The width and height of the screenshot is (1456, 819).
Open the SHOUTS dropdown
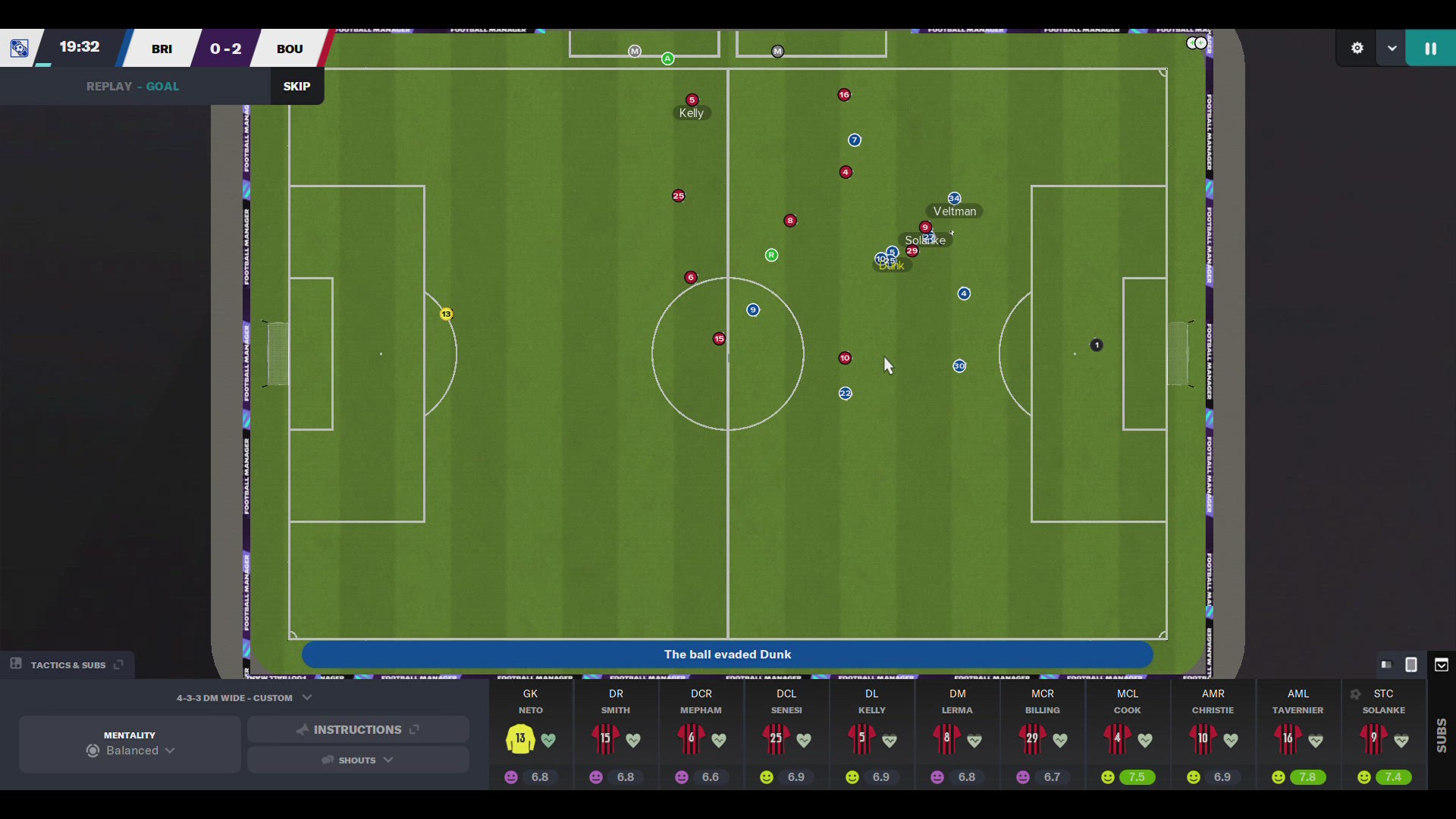coord(357,760)
